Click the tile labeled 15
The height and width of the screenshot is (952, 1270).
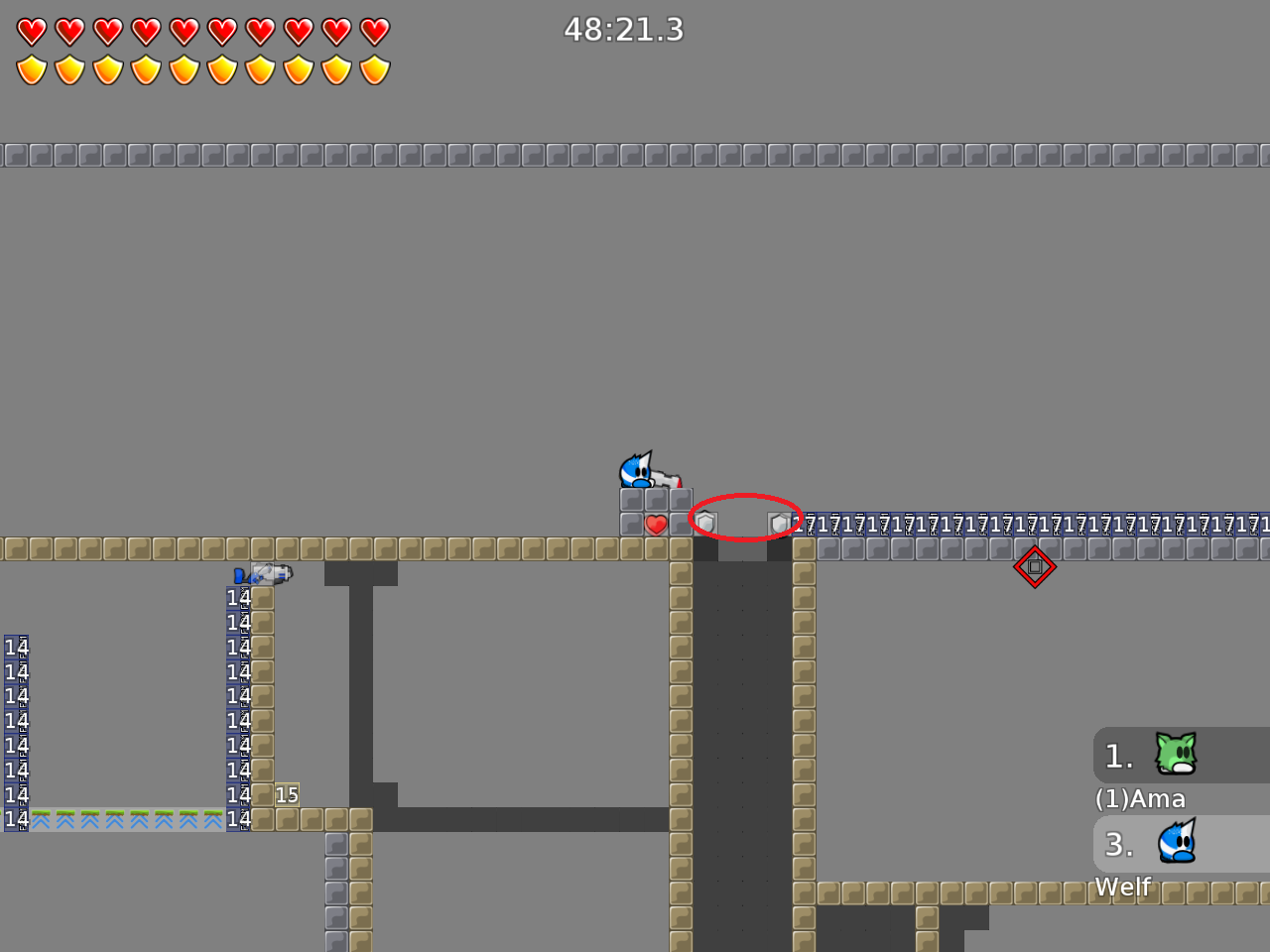pyautogui.click(x=288, y=794)
